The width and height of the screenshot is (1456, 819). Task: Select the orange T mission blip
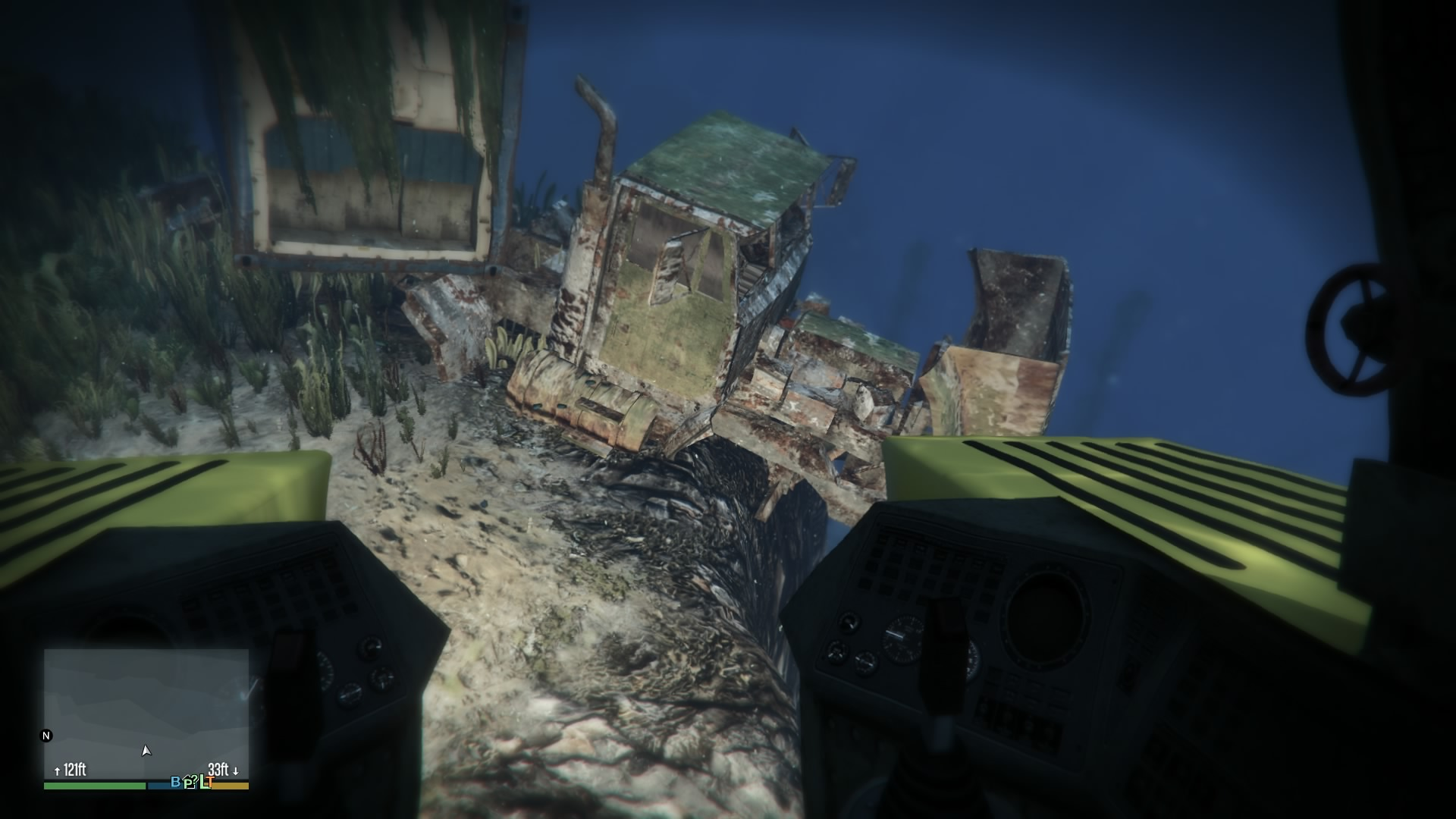(x=209, y=783)
